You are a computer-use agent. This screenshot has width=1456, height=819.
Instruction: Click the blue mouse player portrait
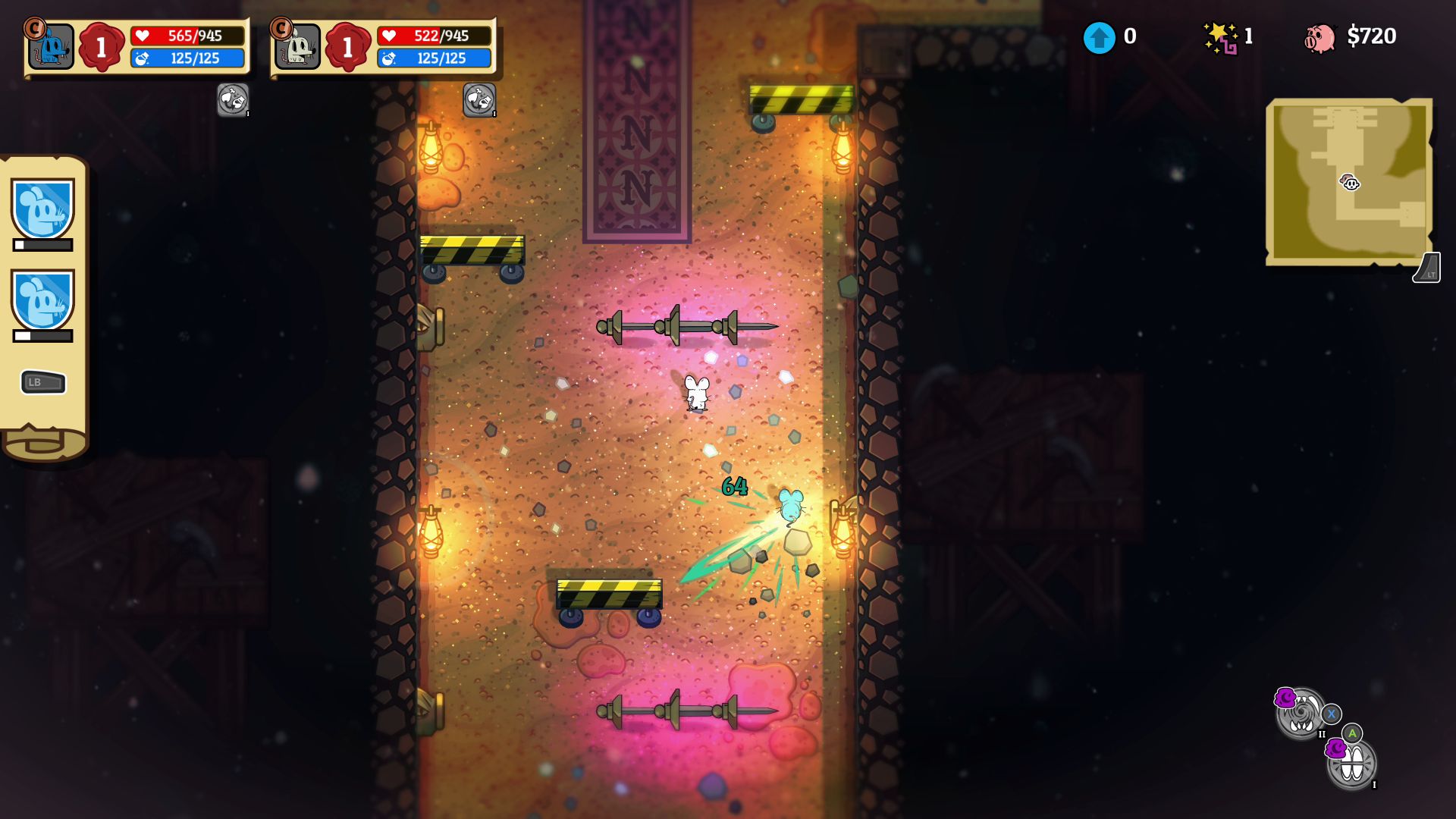point(51,46)
